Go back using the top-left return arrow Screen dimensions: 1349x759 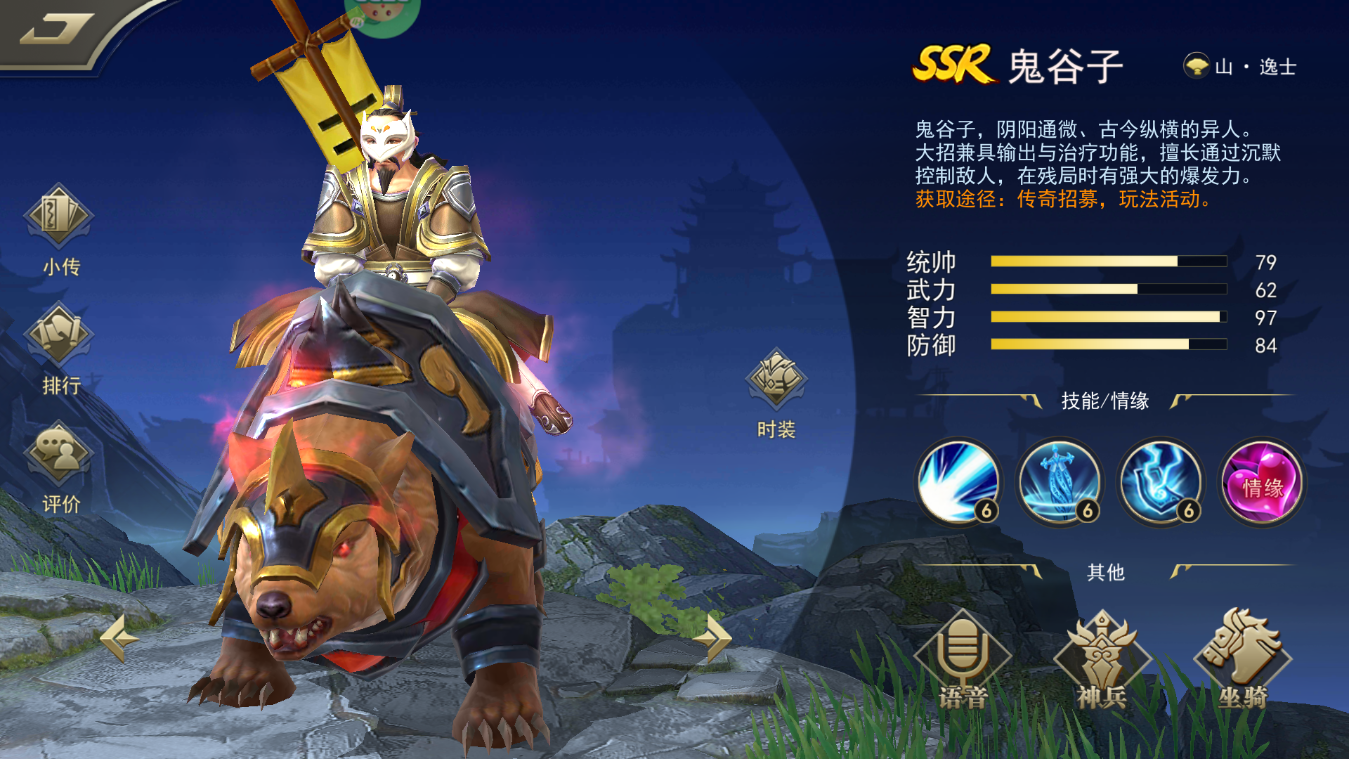57,30
